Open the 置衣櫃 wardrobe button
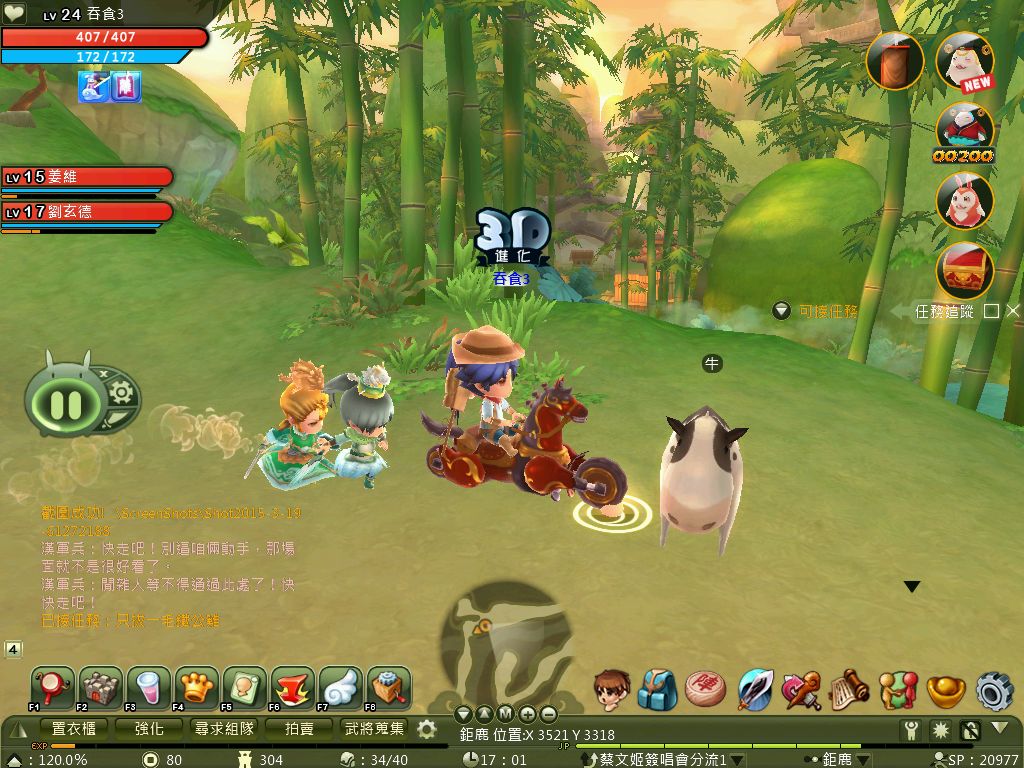 [x=73, y=729]
